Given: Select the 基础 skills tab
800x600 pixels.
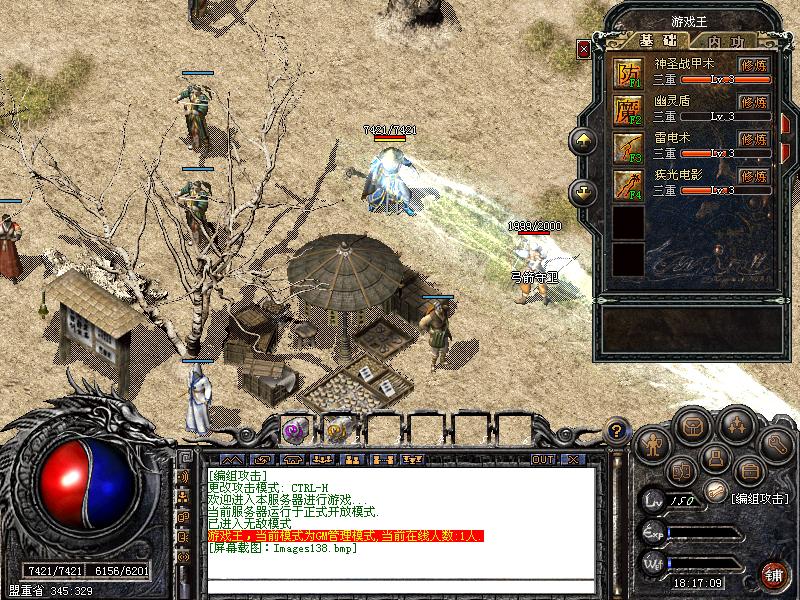Looking at the screenshot, I should [x=658, y=41].
